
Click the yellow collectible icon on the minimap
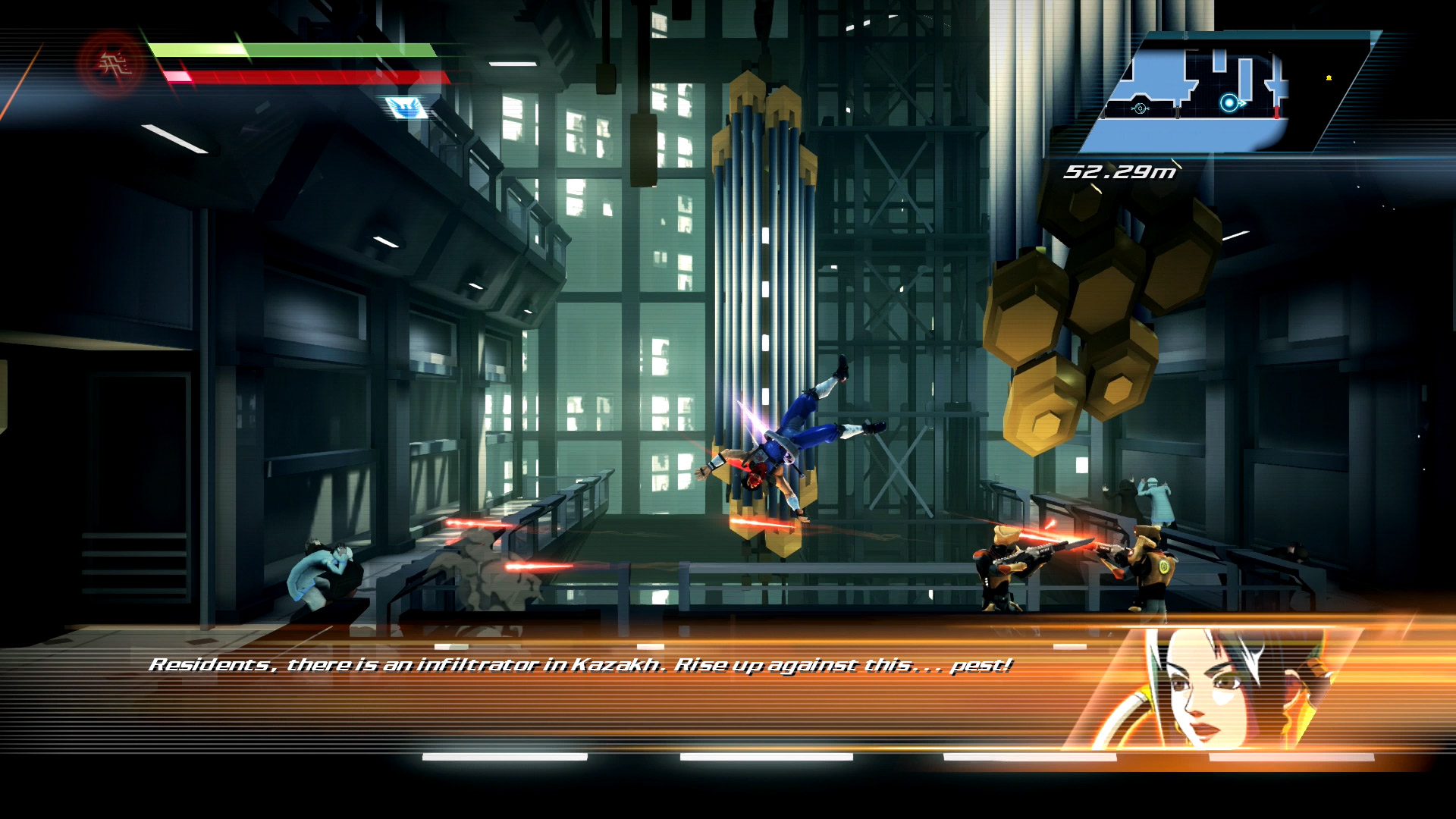pyautogui.click(x=1329, y=77)
